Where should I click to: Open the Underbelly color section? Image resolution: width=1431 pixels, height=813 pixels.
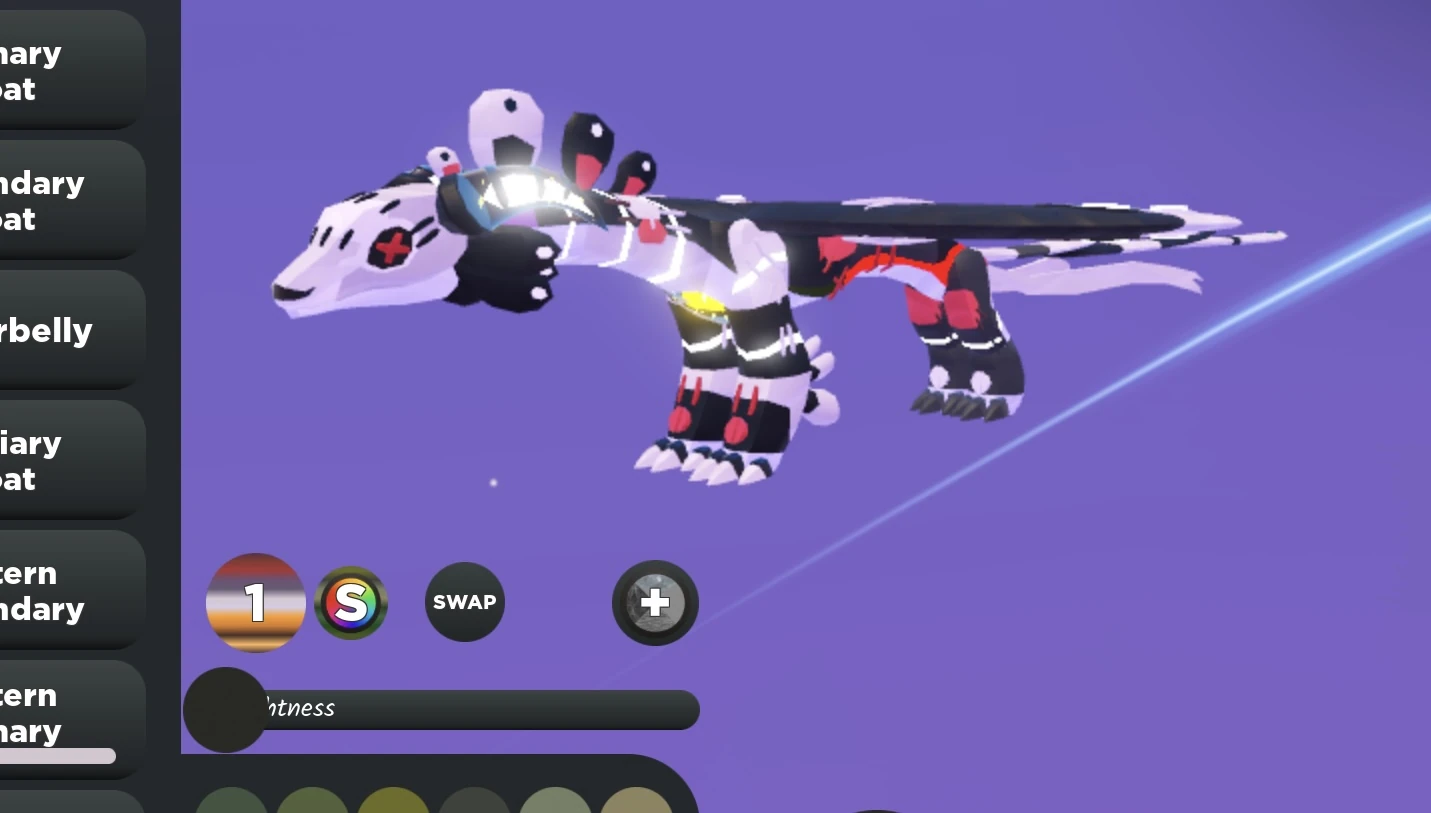60,330
